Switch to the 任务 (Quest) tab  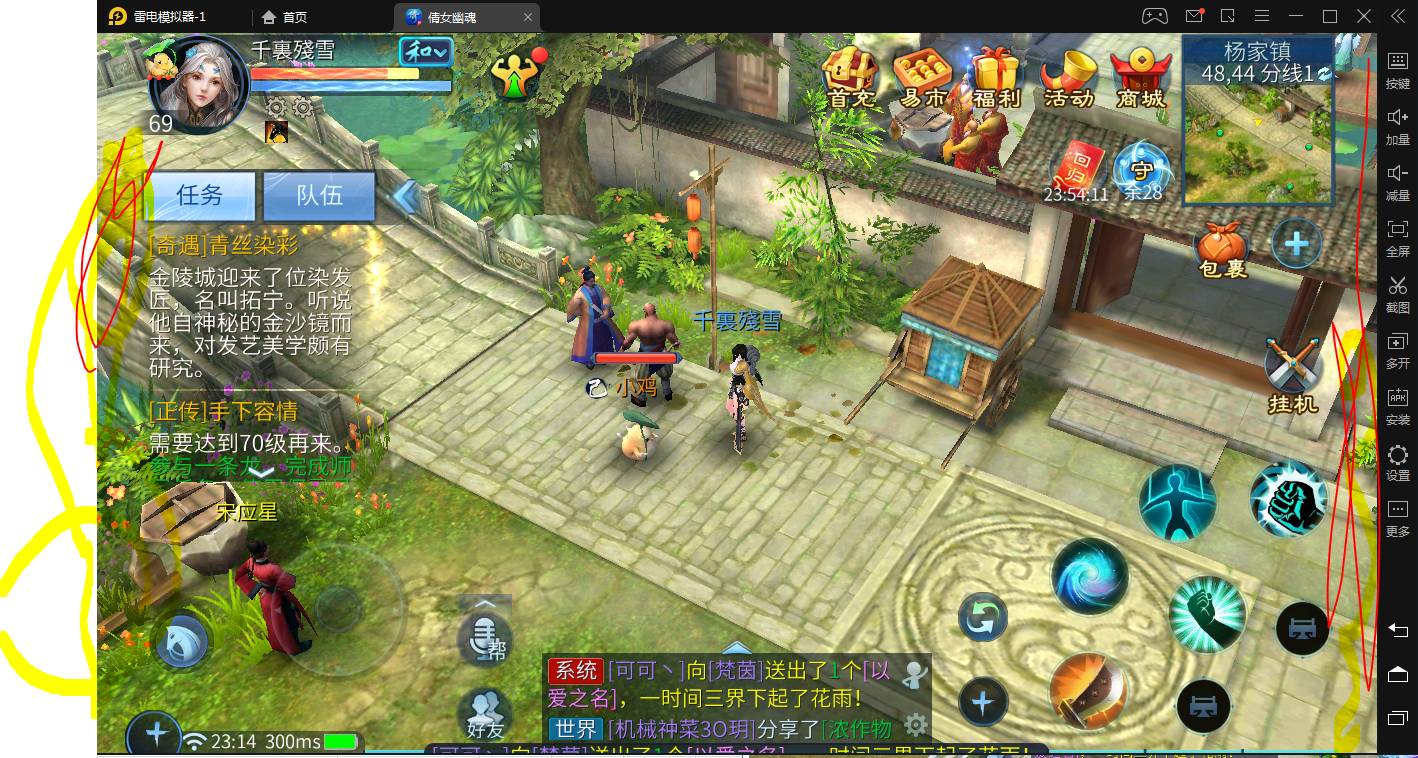click(x=200, y=195)
